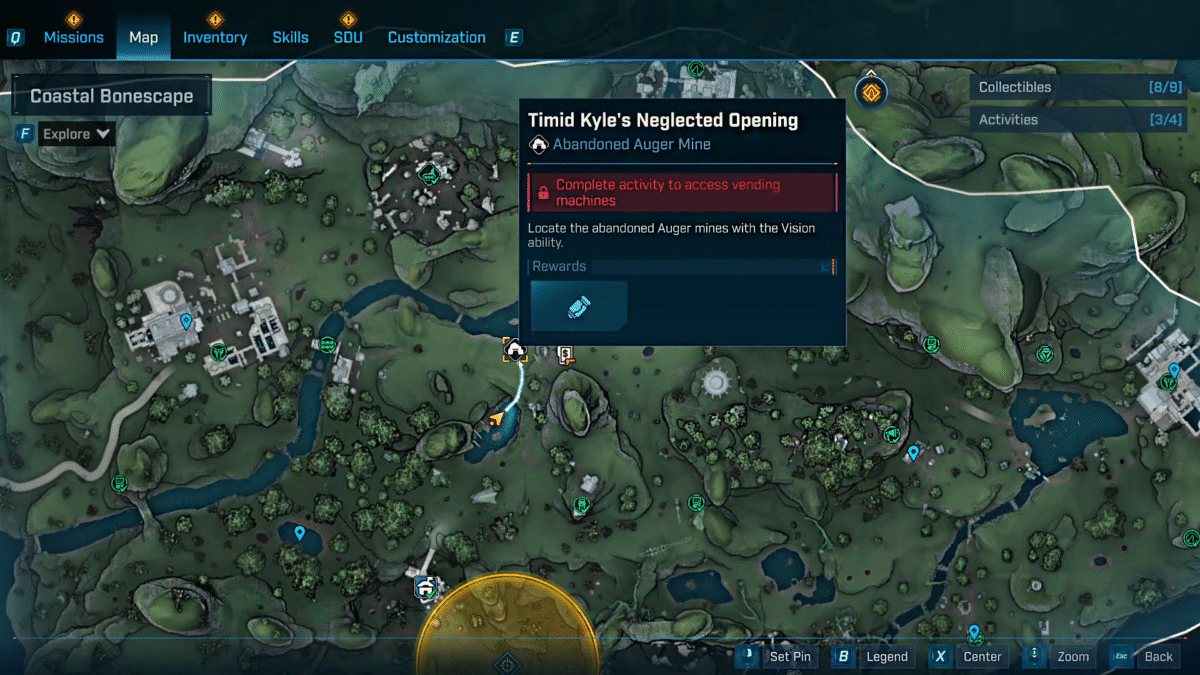Select the Abandoned Auger Mine marker
The height and width of the screenshot is (675, 1200).
(515, 350)
